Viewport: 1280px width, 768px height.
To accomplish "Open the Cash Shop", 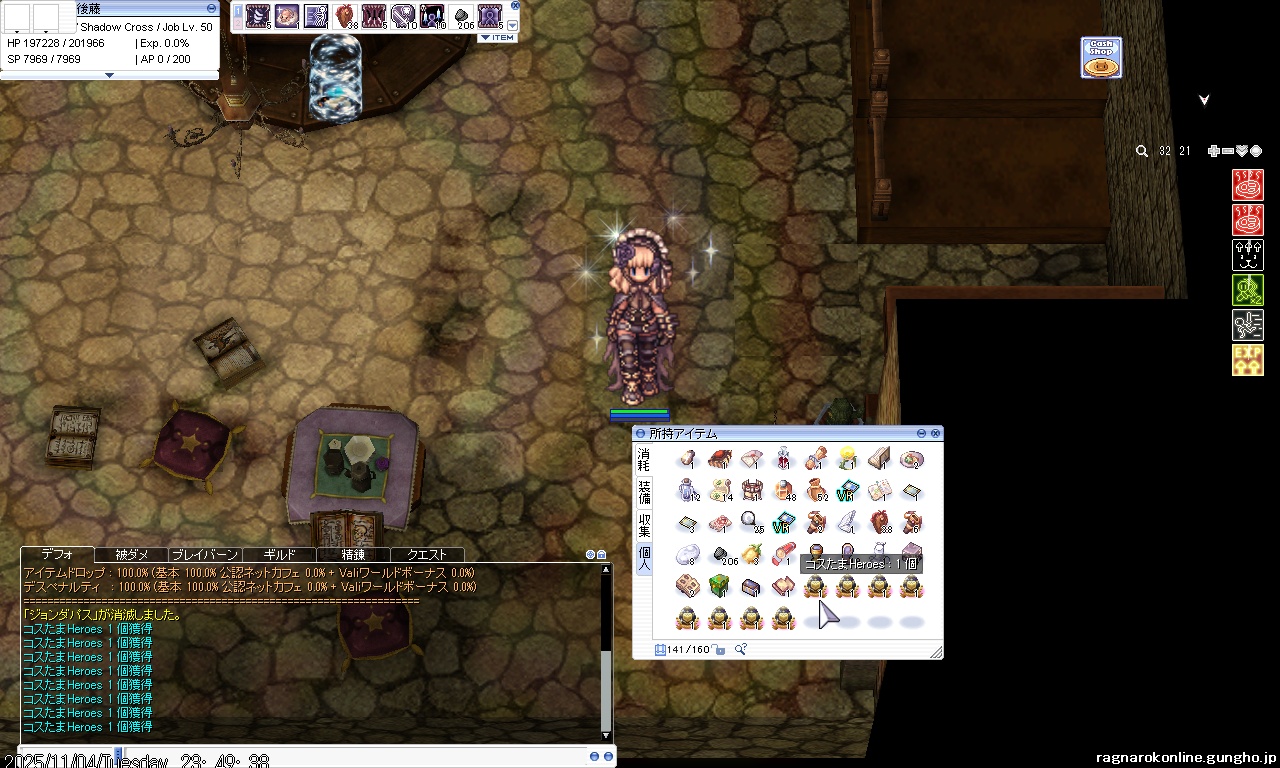I will pos(1100,58).
